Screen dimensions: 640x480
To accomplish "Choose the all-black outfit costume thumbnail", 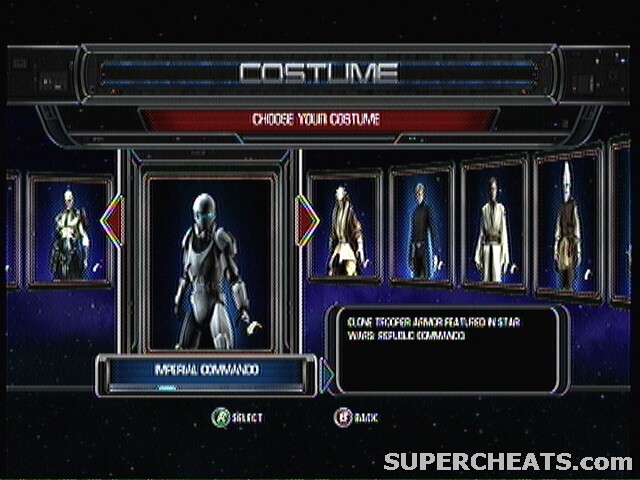I will click(421, 227).
